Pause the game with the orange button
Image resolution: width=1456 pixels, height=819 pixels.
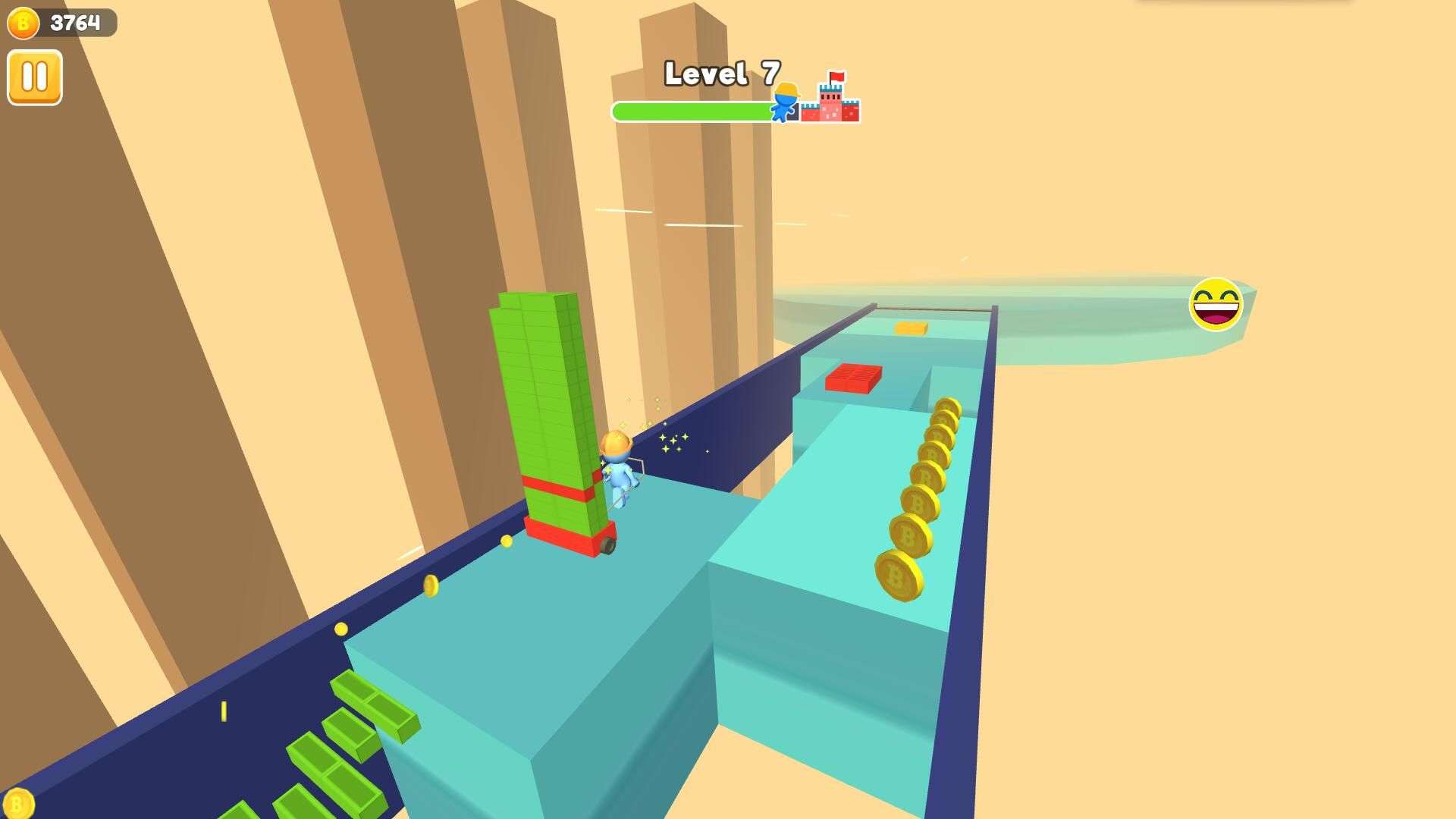pyautogui.click(x=35, y=77)
